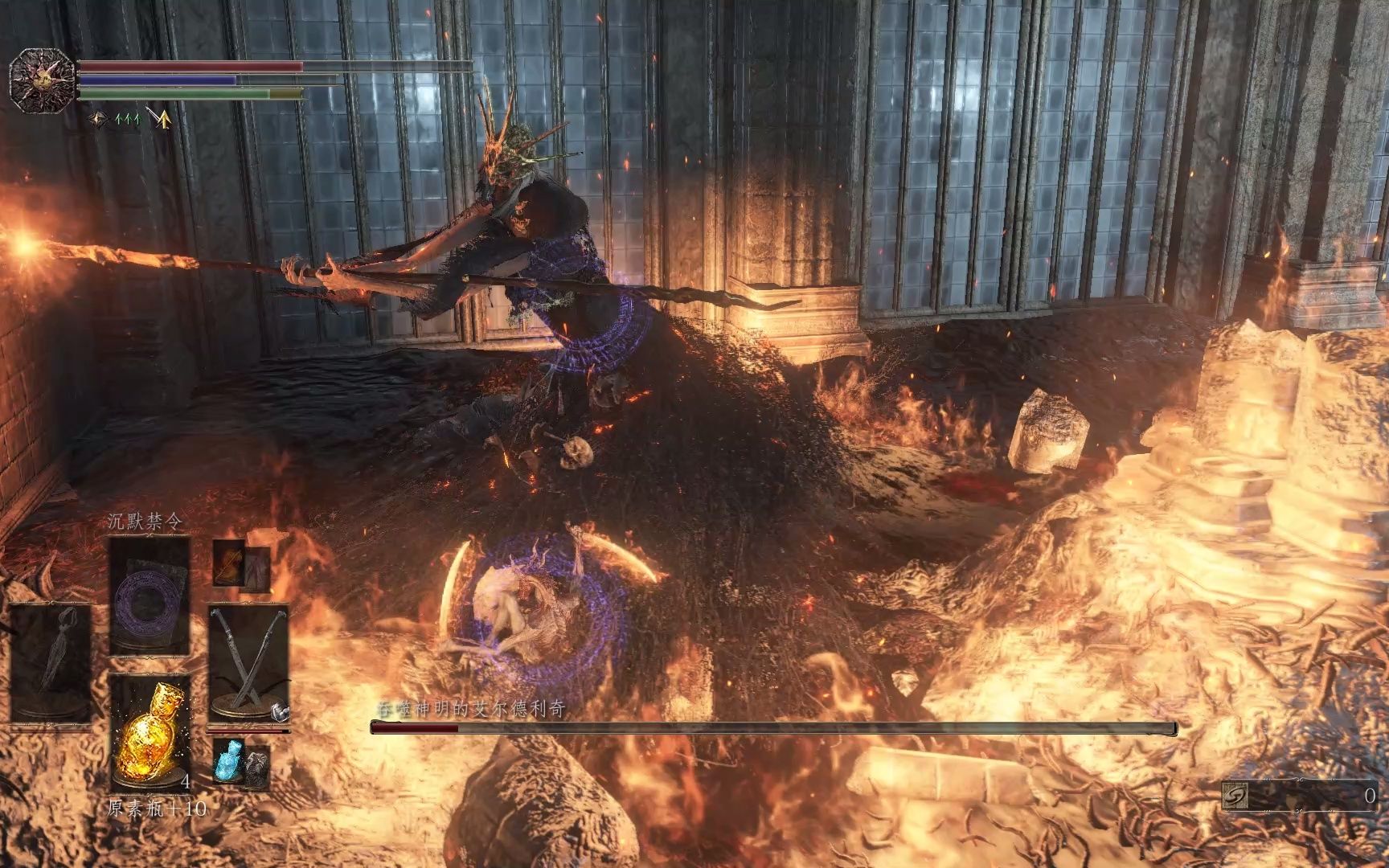Choose the small blue Ashen Estus icon
The height and width of the screenshot is (868, 1389).
point(227,760)
